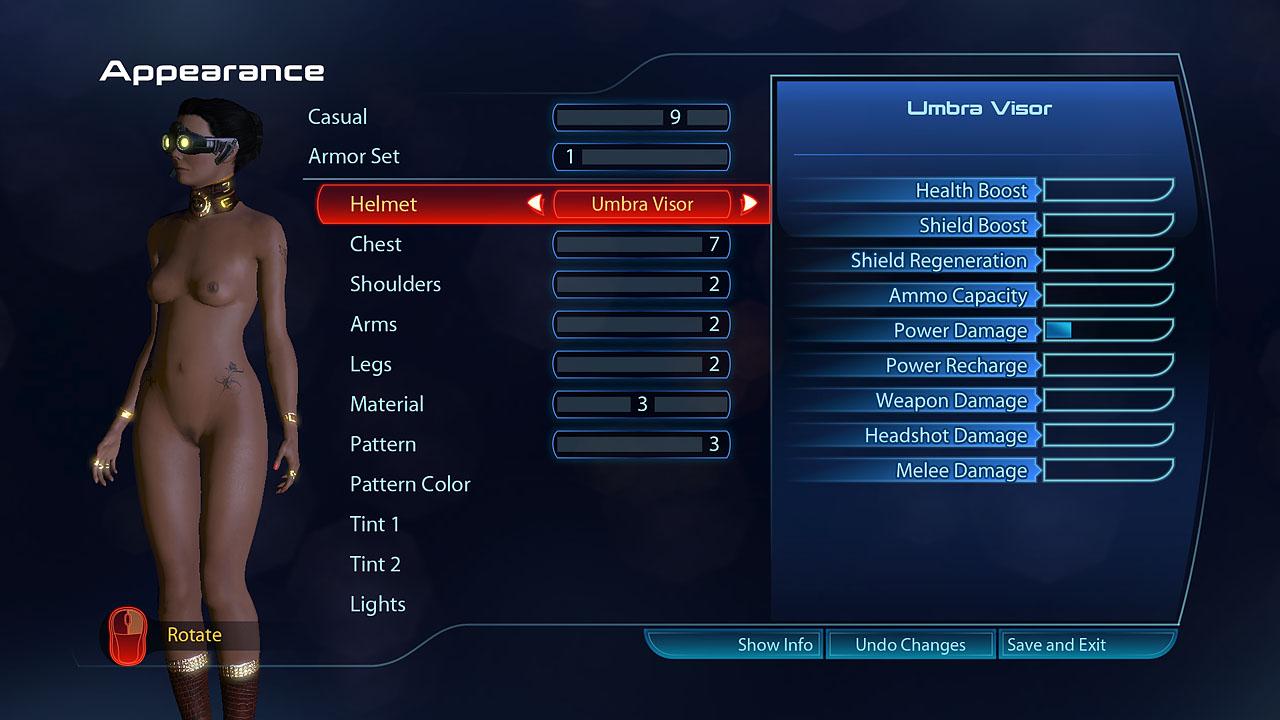
Task: Adjust the Material slider bar
Action: point(641,404)
